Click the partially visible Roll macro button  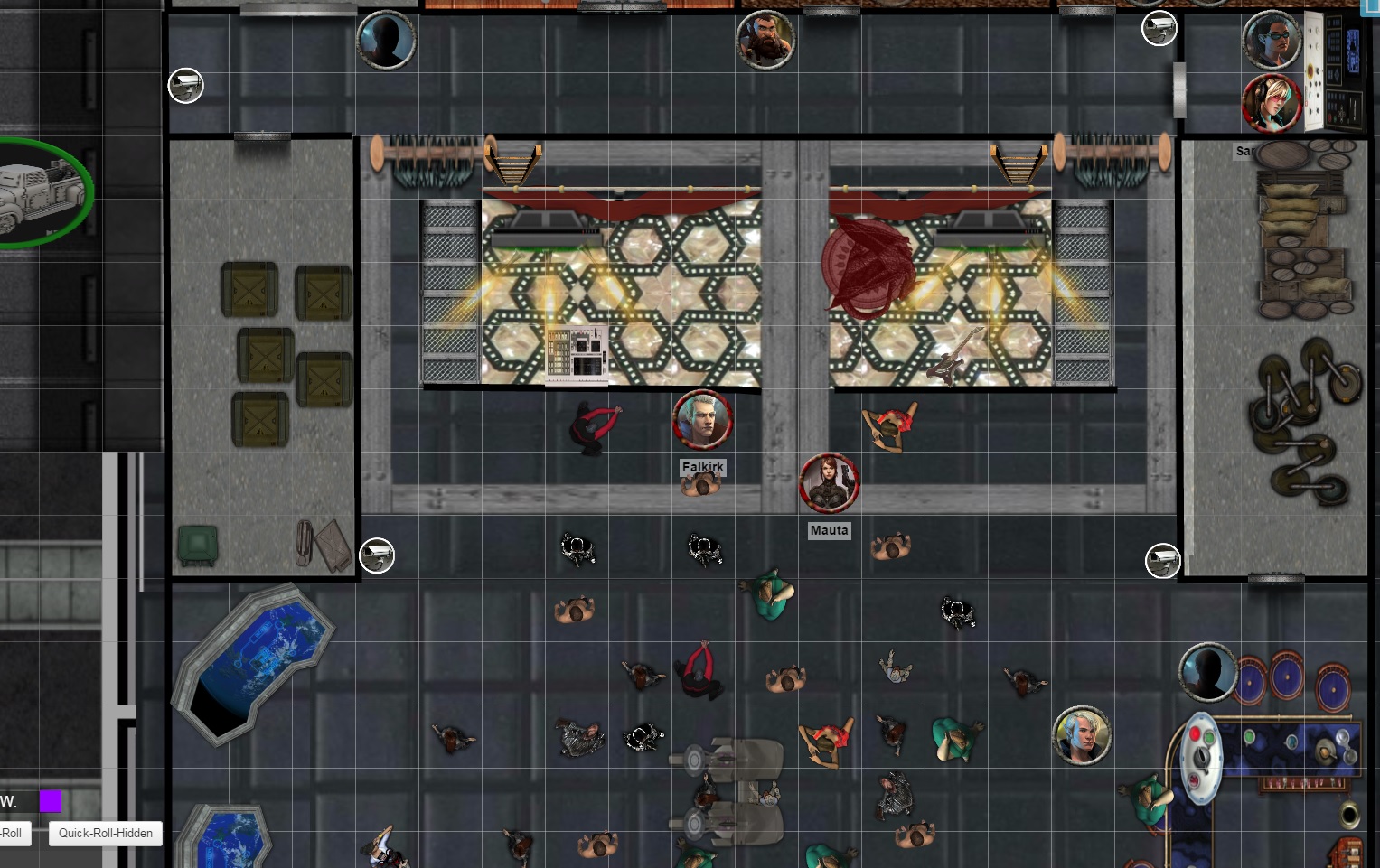point(14,833)
